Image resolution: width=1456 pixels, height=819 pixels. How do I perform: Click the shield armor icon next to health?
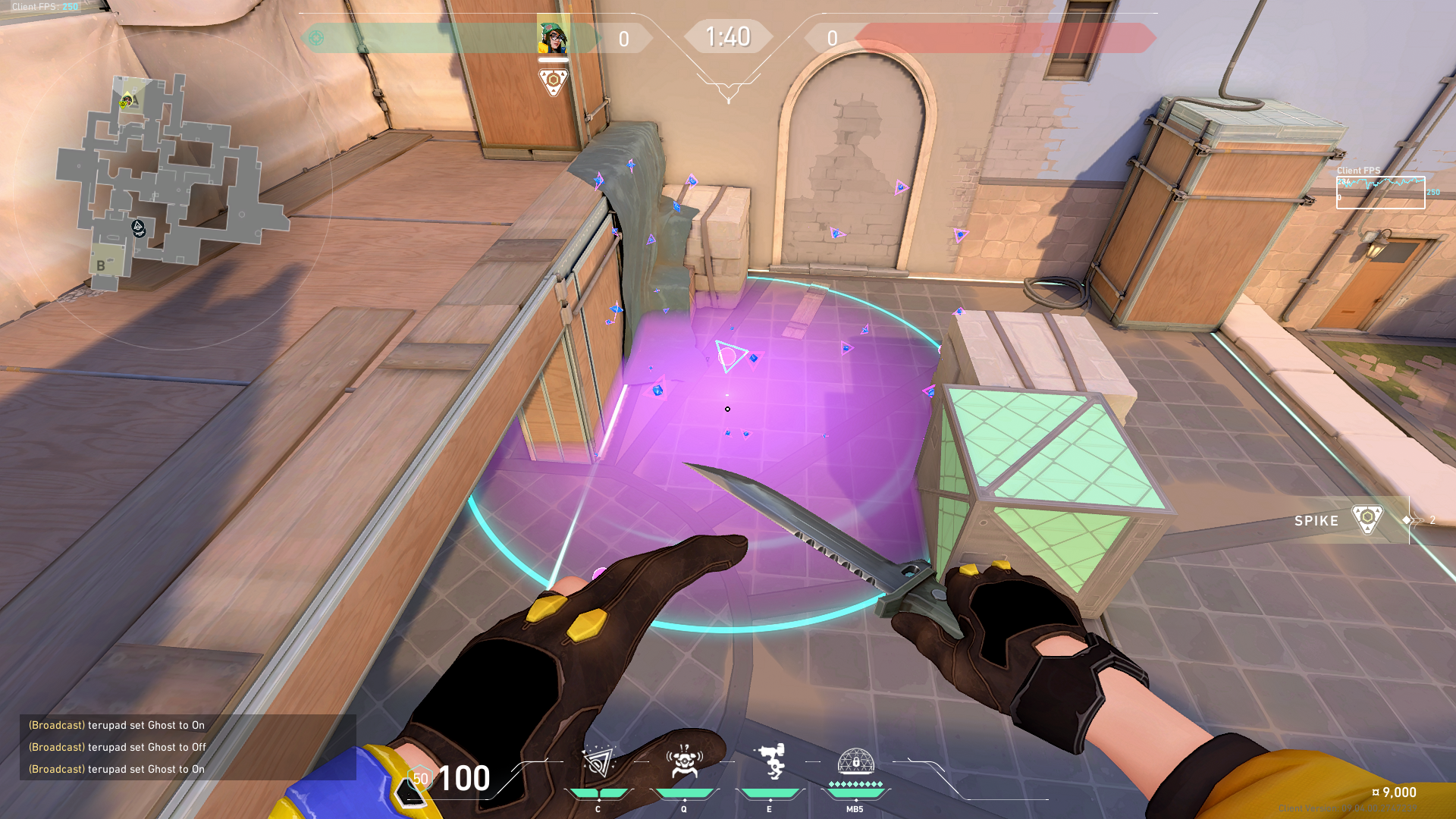[x=418, y=778]
